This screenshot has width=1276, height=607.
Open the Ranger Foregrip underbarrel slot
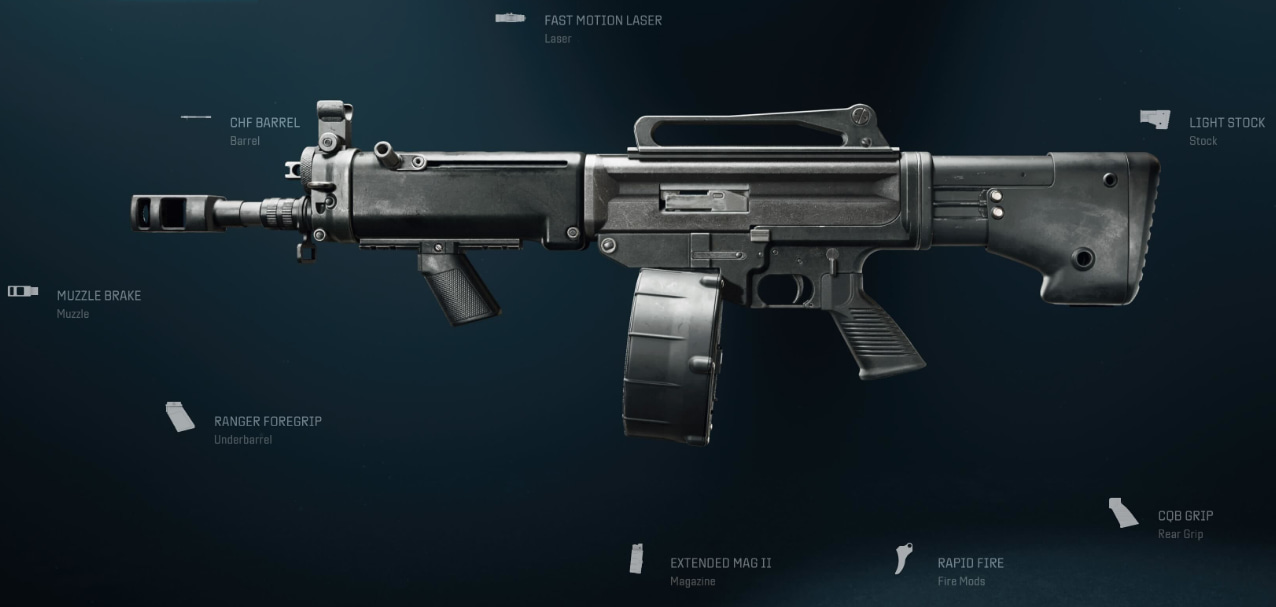pyautogui.click(x=267, y=422)
